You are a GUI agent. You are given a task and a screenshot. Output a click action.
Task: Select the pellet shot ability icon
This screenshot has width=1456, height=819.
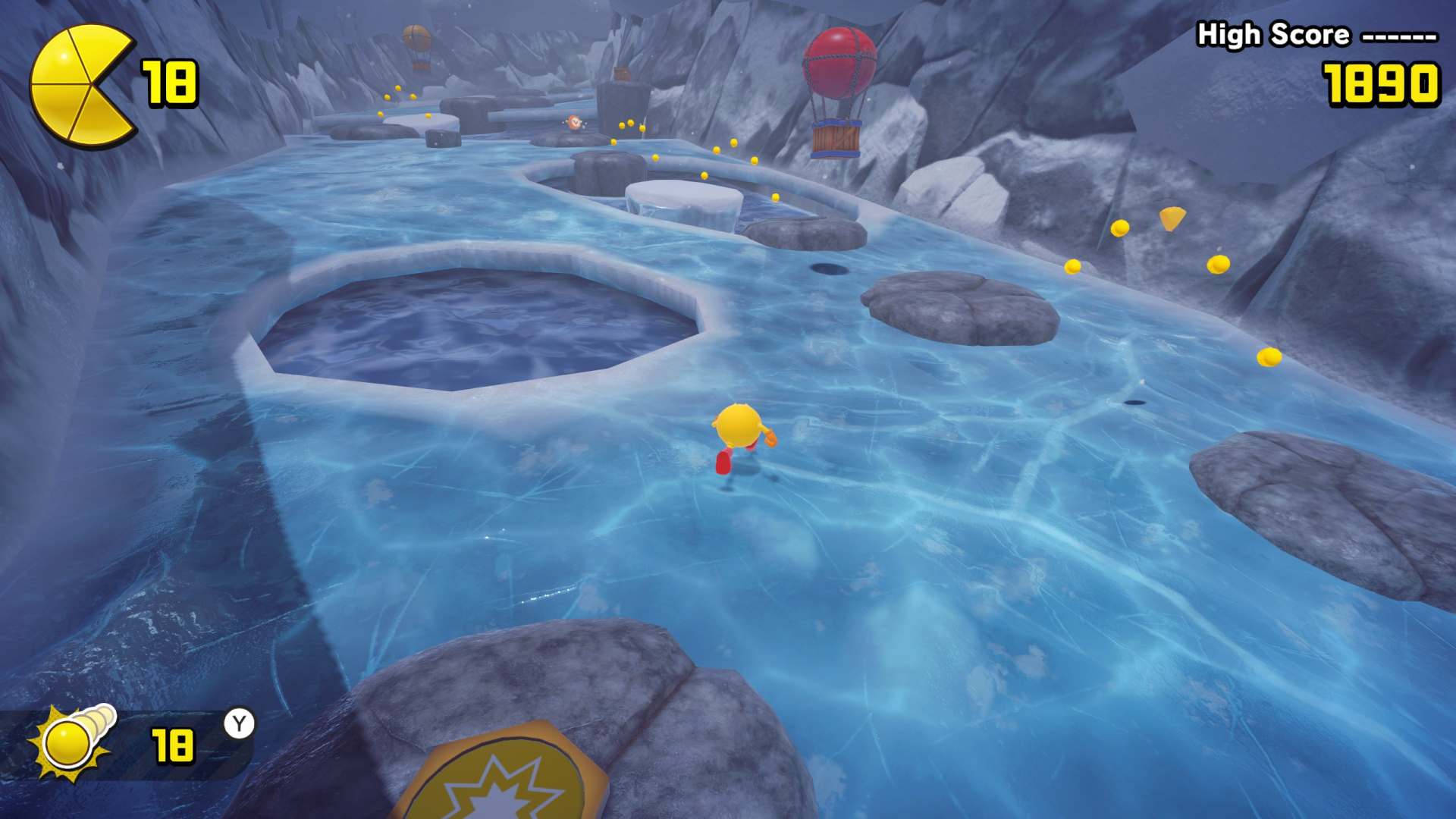pos(72,742)
